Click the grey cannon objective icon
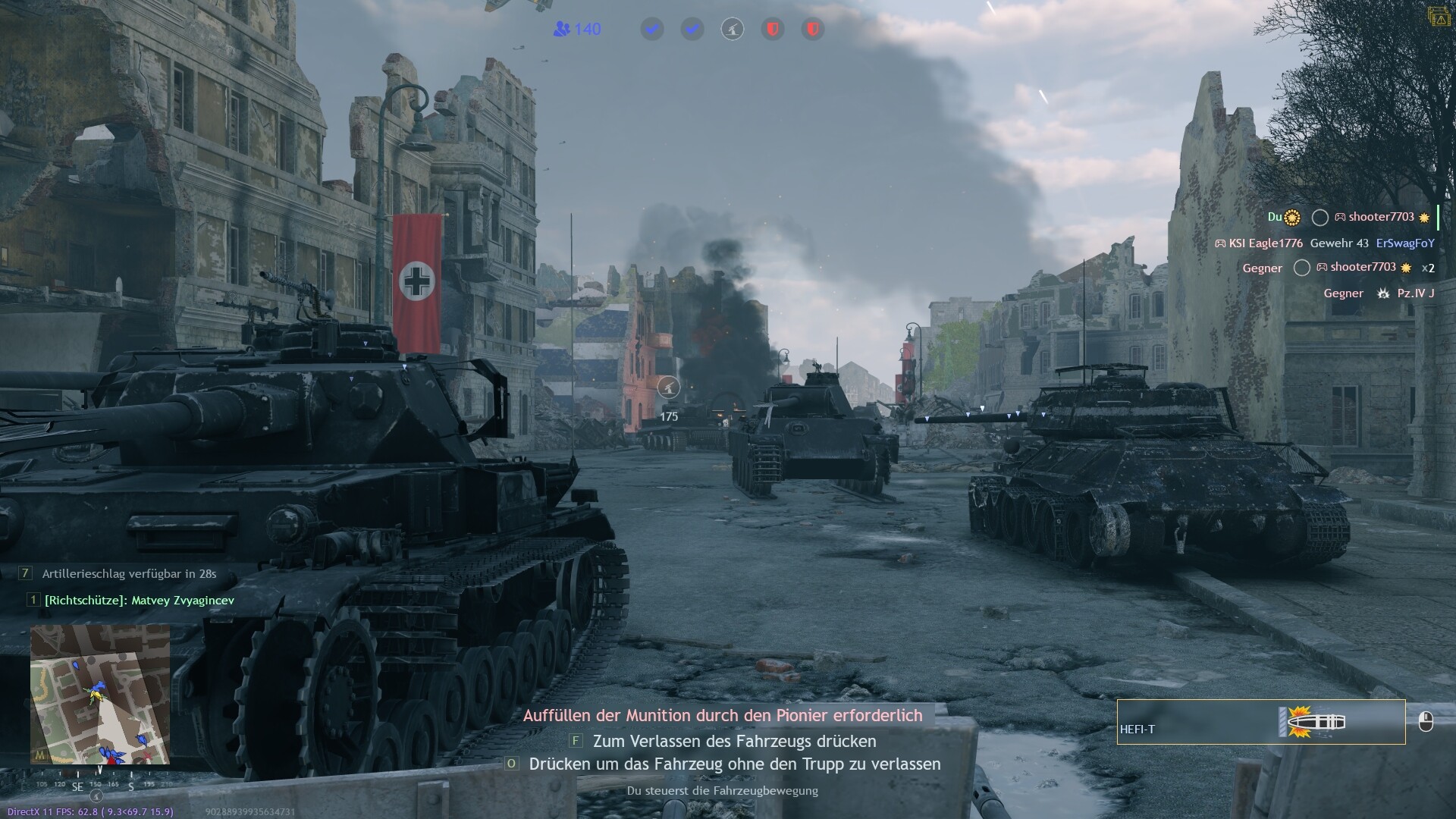Viewport: 1456px width, 819px height. (x=732, y=30)
